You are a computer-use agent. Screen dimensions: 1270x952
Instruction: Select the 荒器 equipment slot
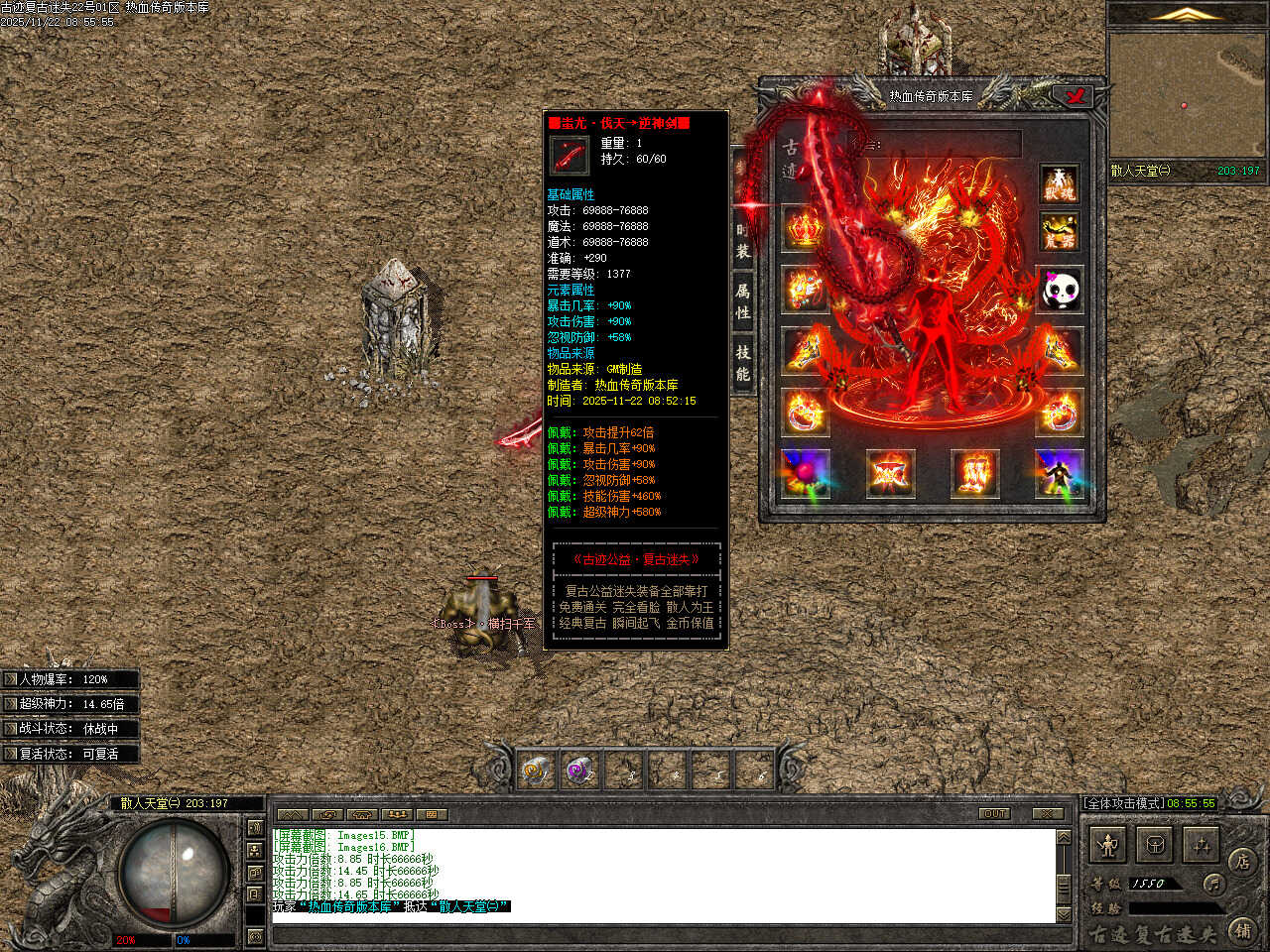pyautogui.click(x=1060, y=232)
